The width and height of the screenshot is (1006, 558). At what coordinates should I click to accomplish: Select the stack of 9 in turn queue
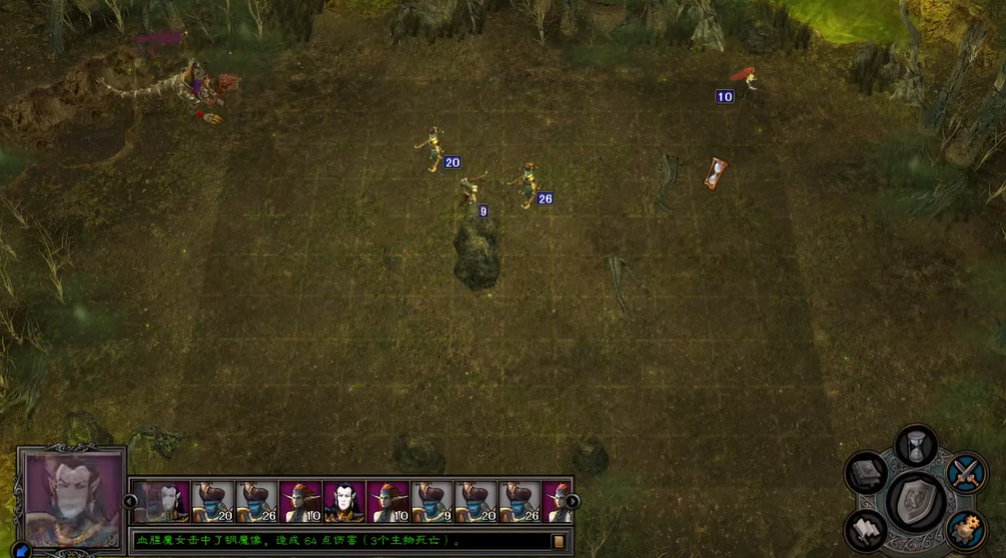coord(432,502)
